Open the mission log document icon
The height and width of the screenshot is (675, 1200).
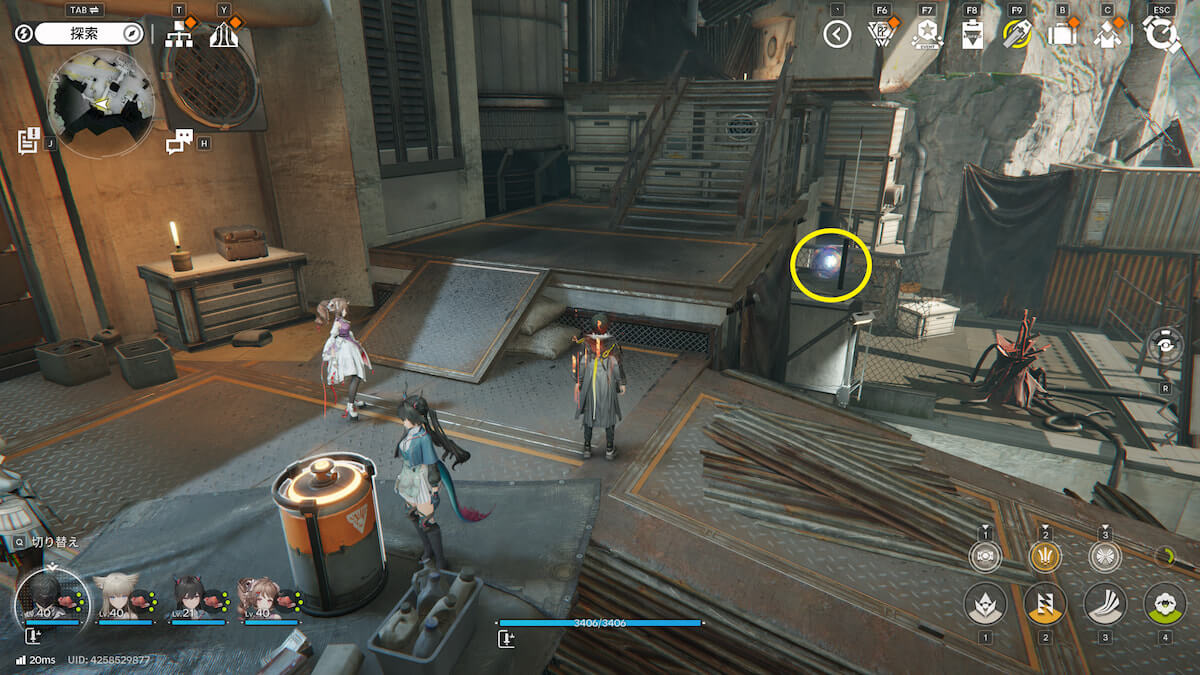(28, 141)
